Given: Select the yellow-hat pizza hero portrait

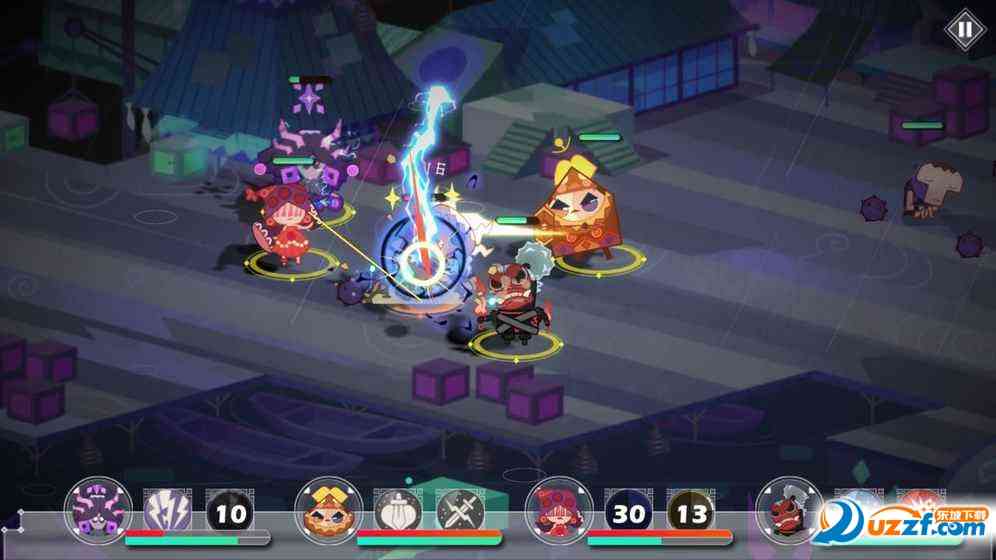Looking at the screenshot, I should 328,510.
